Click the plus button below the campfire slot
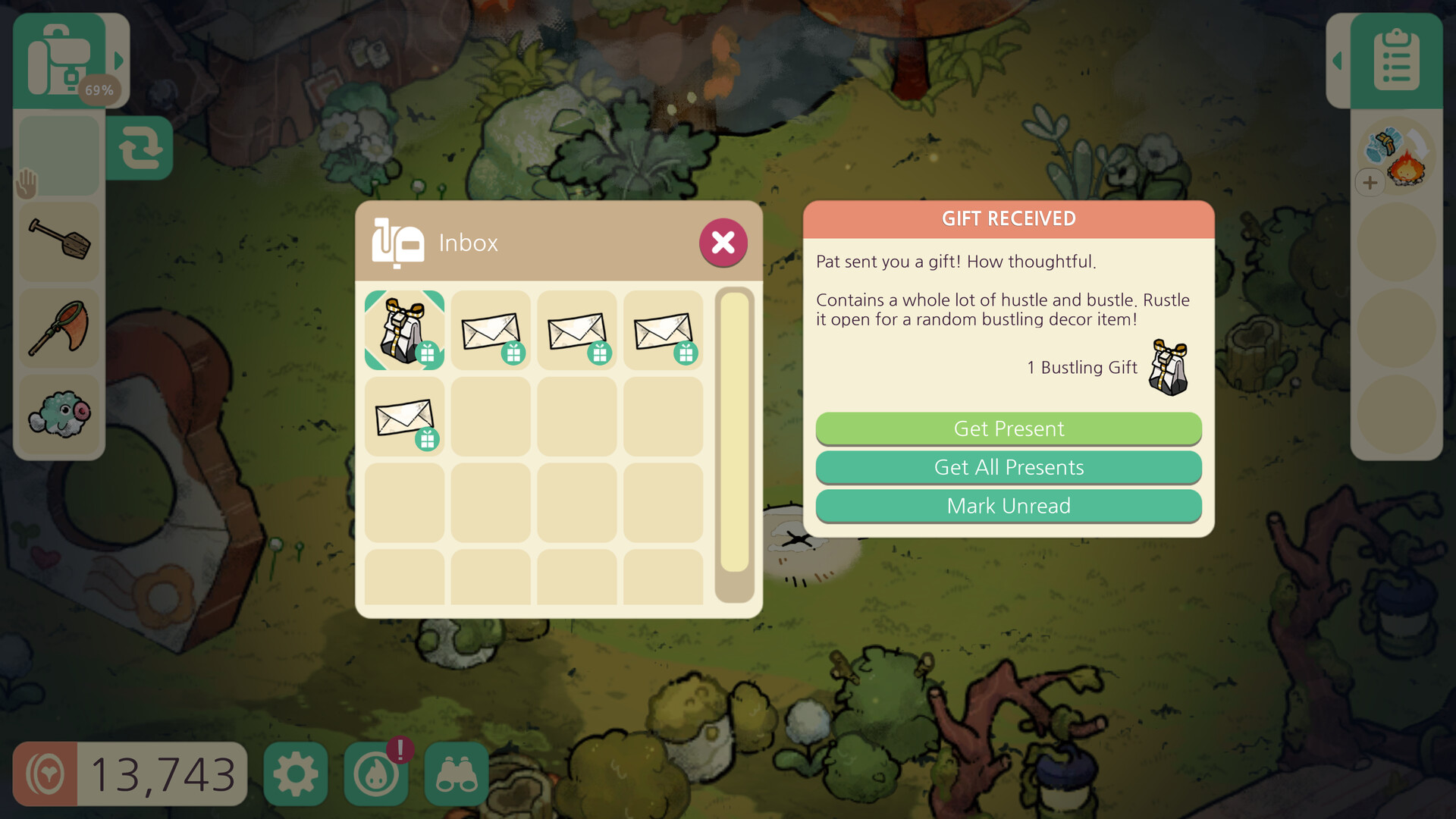1456x819 pixels. (x=1370, y=182)
